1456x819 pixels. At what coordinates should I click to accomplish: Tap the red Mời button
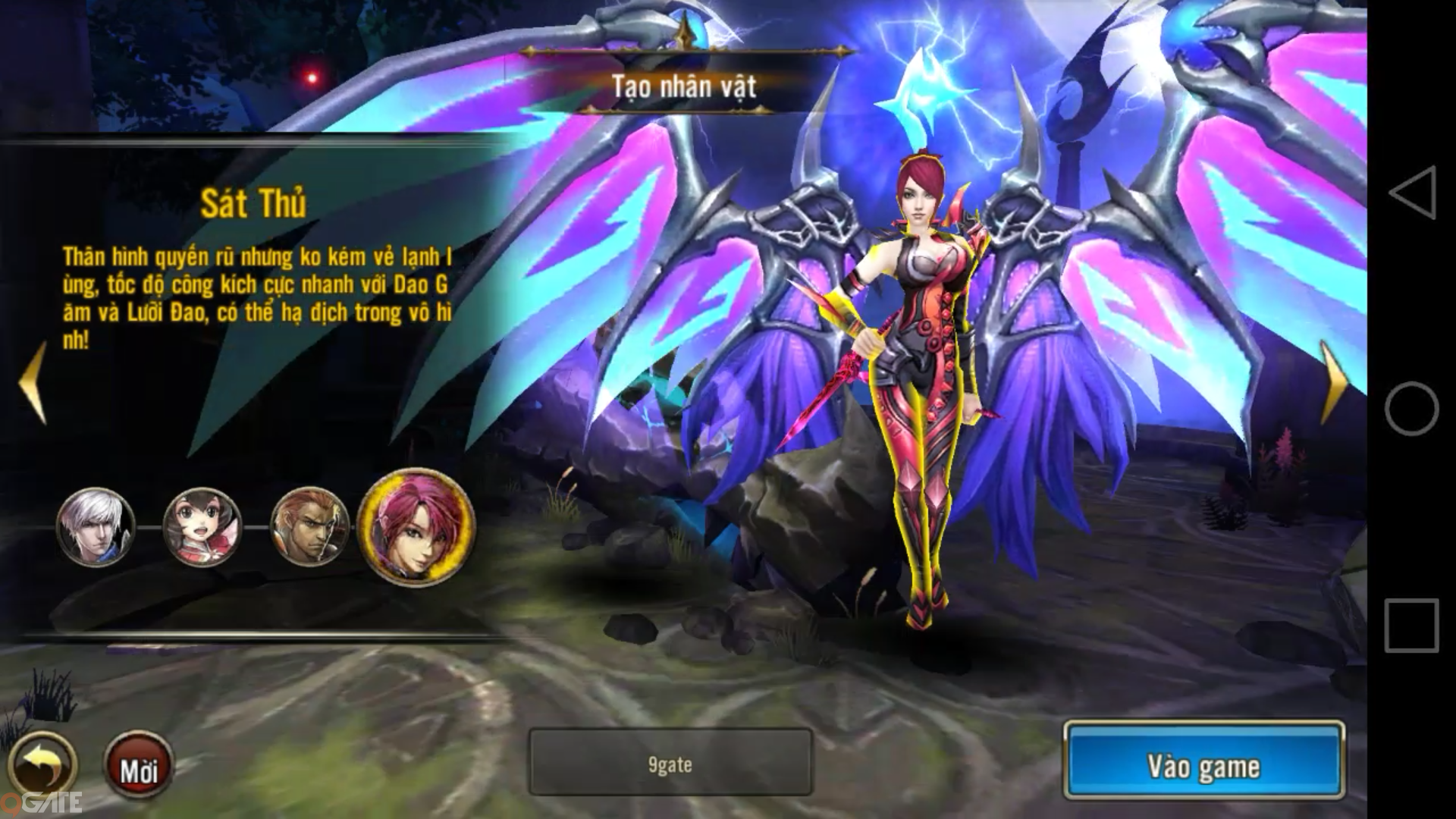point(139,766)
